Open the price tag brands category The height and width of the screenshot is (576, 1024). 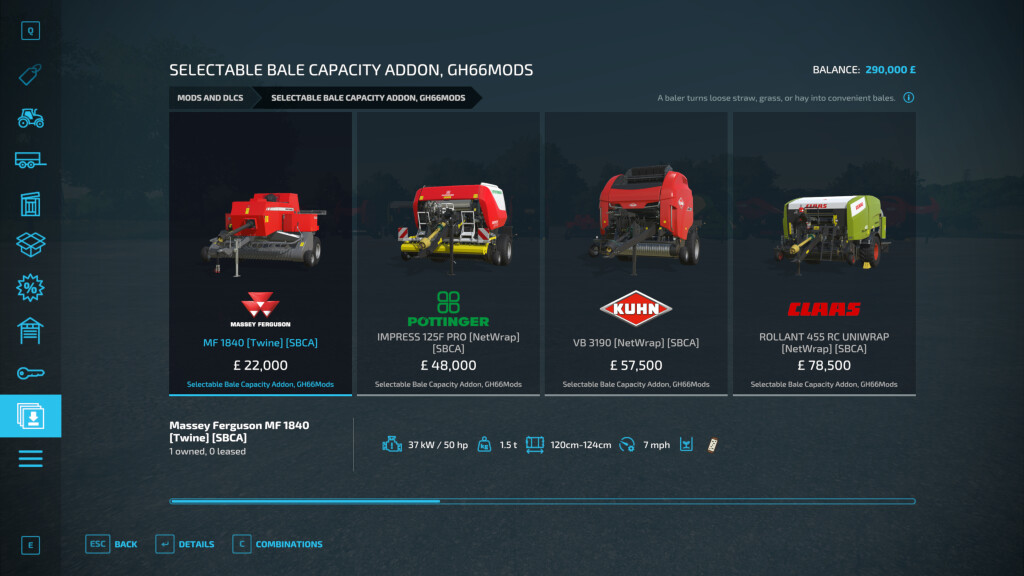(30, 74)
